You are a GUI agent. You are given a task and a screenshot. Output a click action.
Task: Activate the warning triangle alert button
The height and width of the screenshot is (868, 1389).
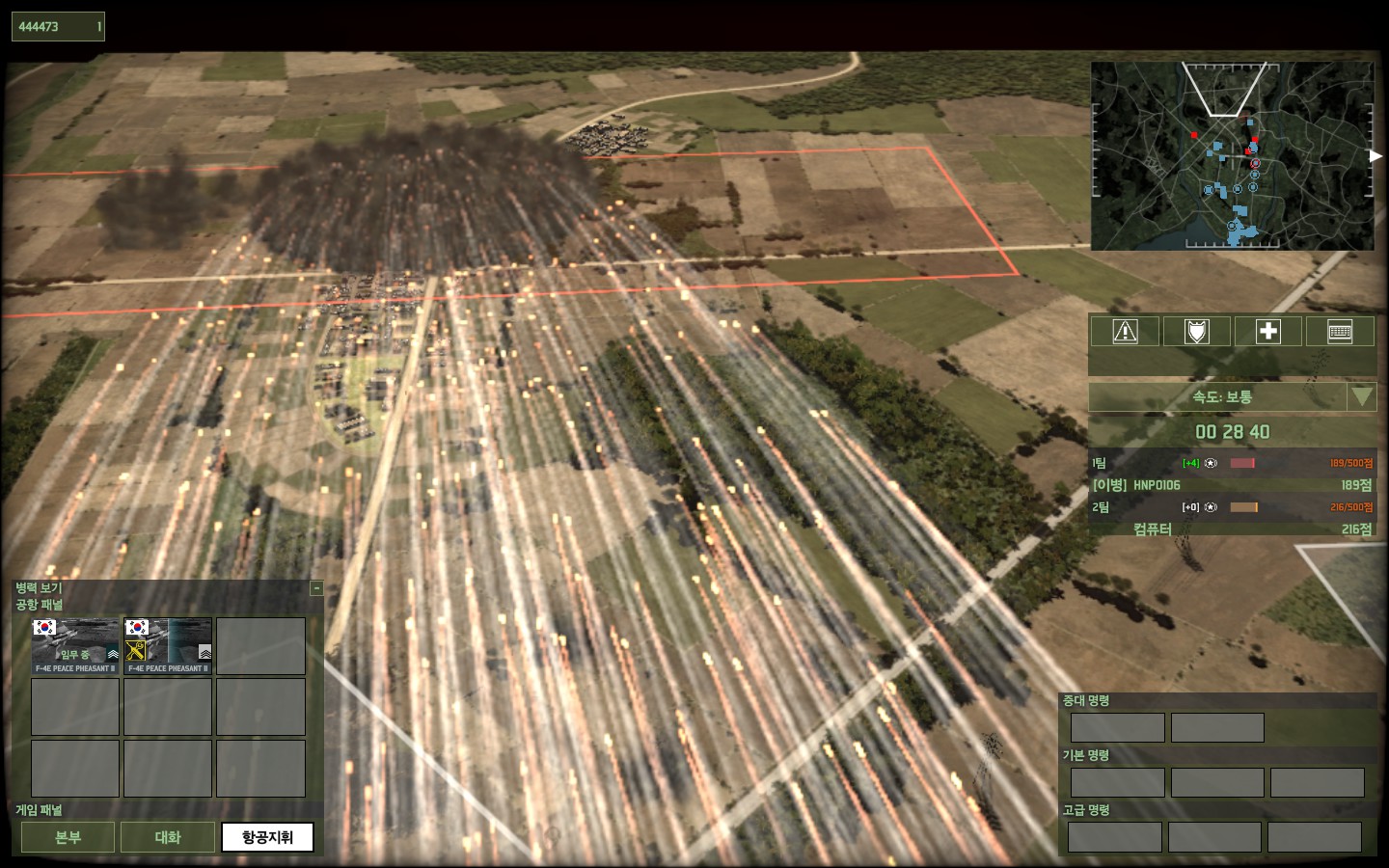(x=1125, y=332)
